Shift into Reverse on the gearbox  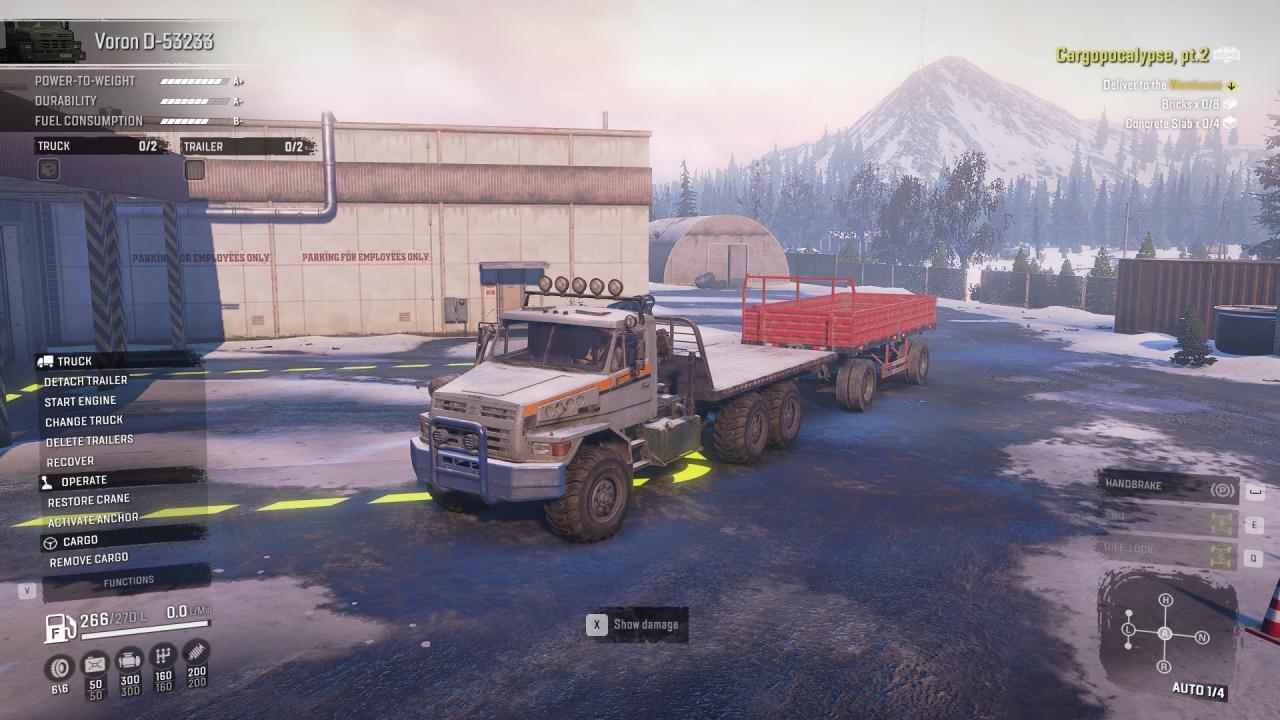coord(1164,667)
